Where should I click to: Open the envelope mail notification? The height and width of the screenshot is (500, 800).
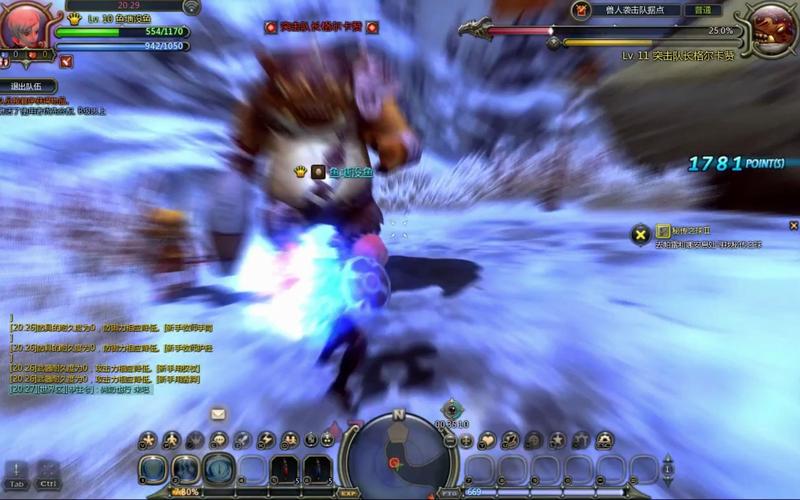click(218, 414)
